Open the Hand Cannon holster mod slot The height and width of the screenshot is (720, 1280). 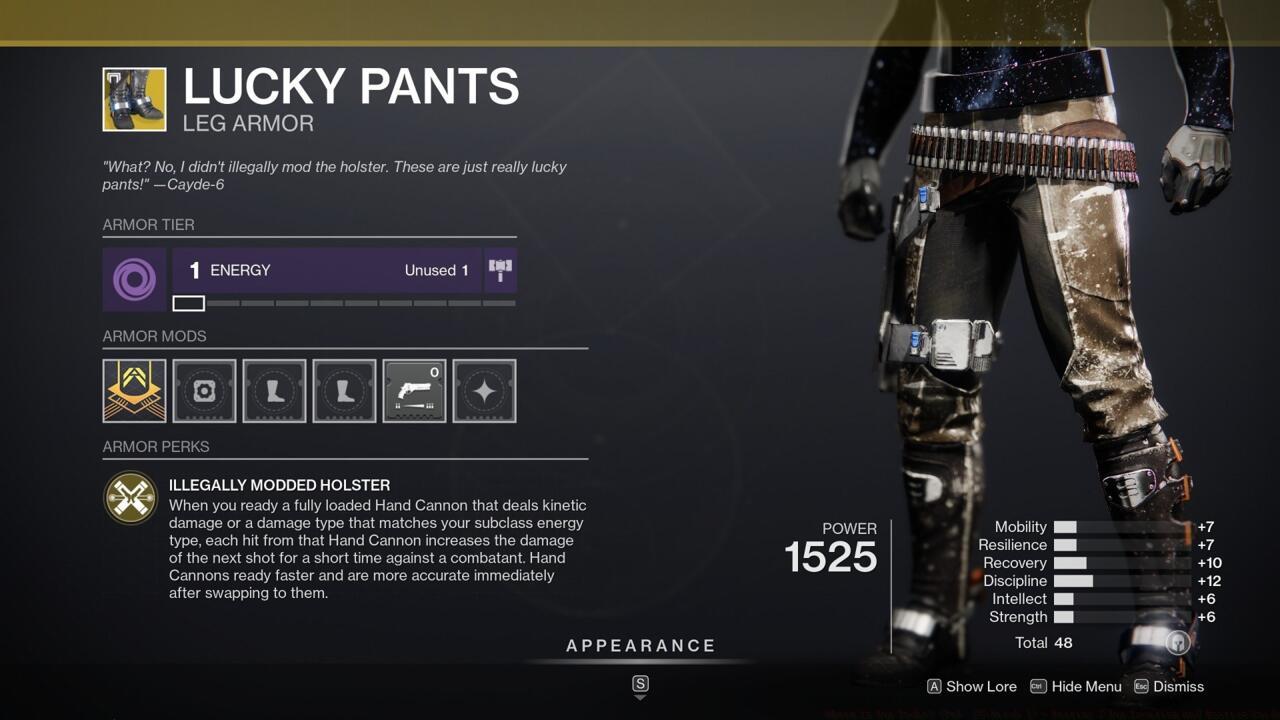[x=414, y=391]
